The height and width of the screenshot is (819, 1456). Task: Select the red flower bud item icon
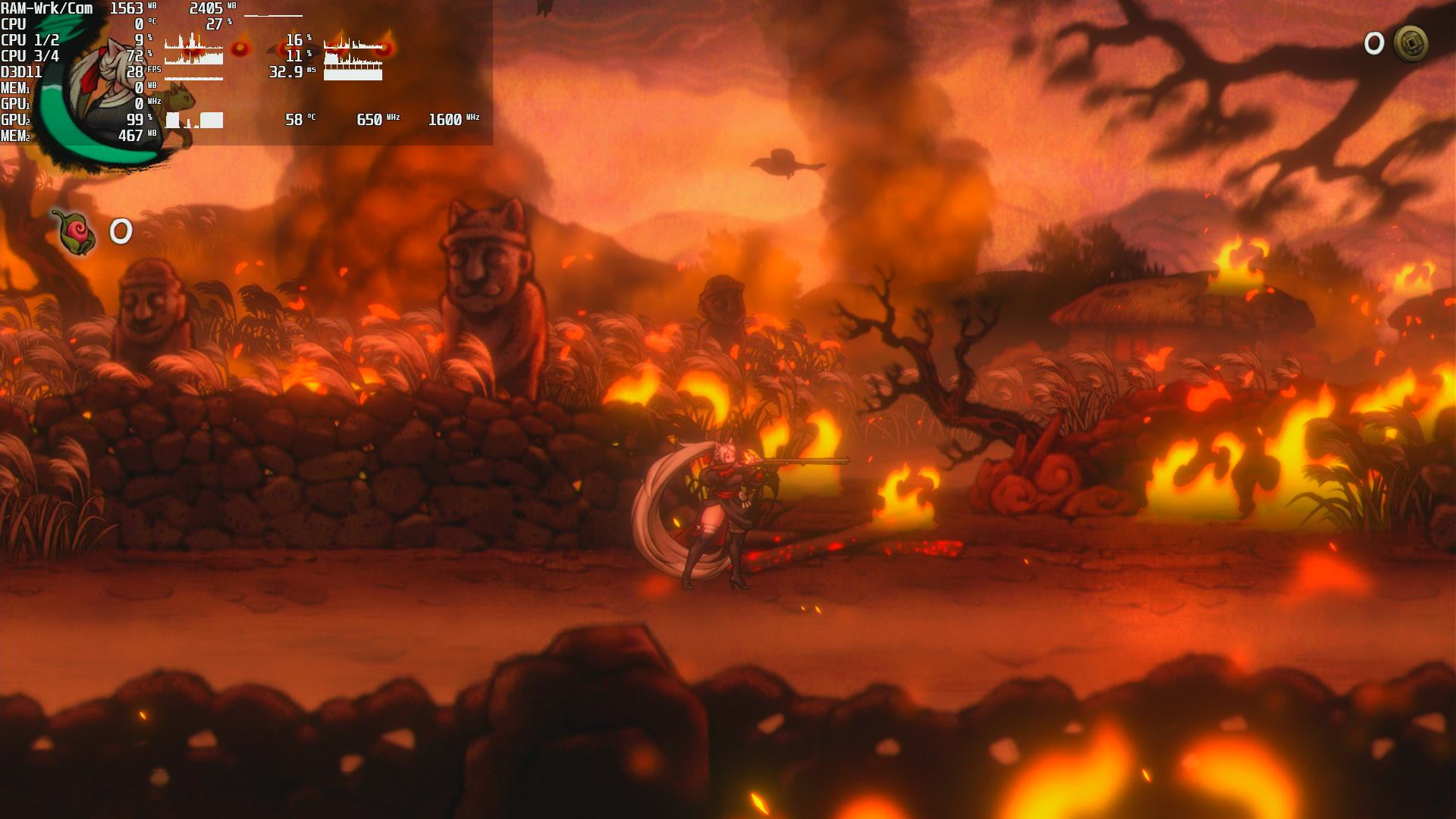74,231
